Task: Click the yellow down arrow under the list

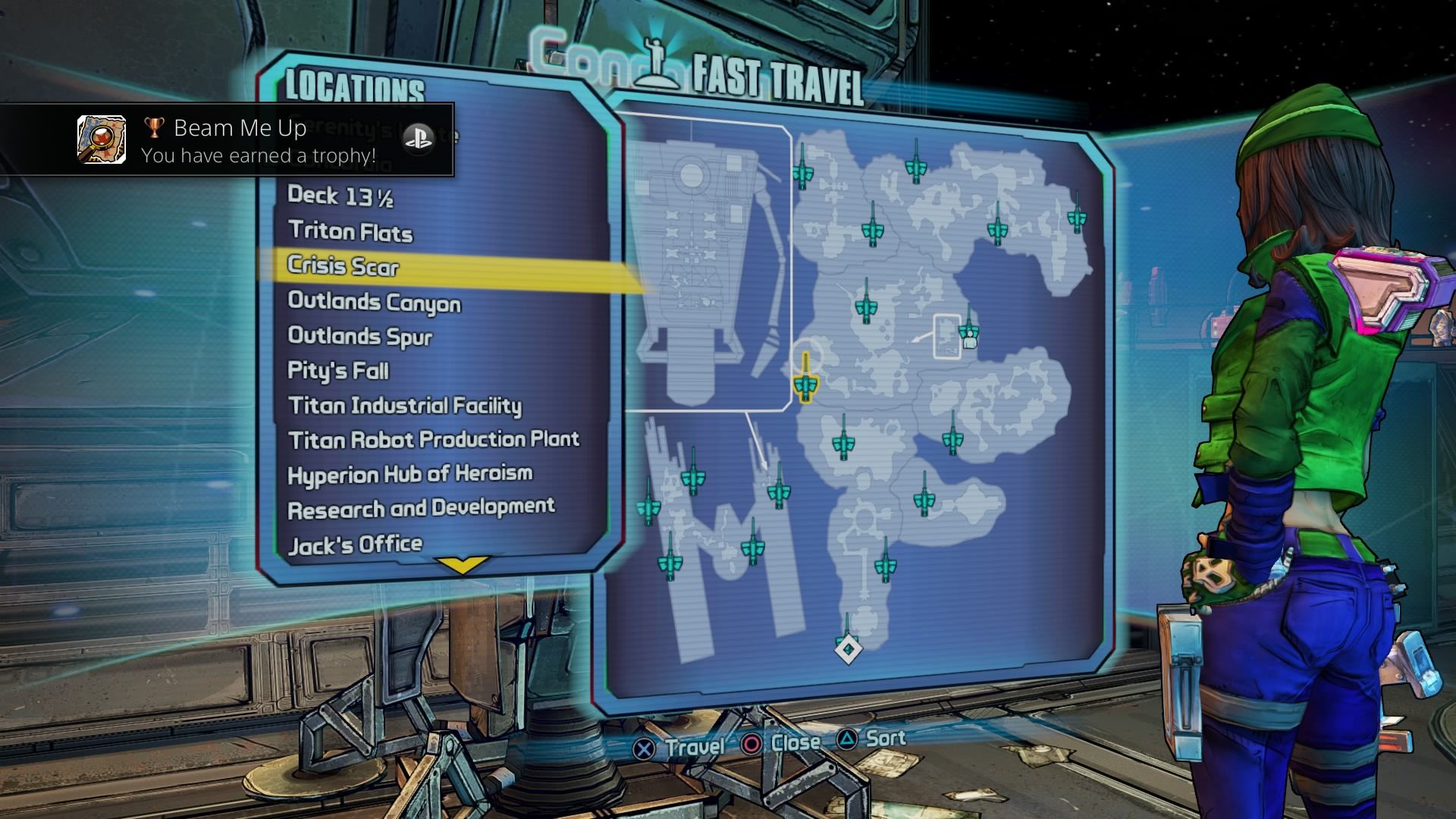Action: 462,565
